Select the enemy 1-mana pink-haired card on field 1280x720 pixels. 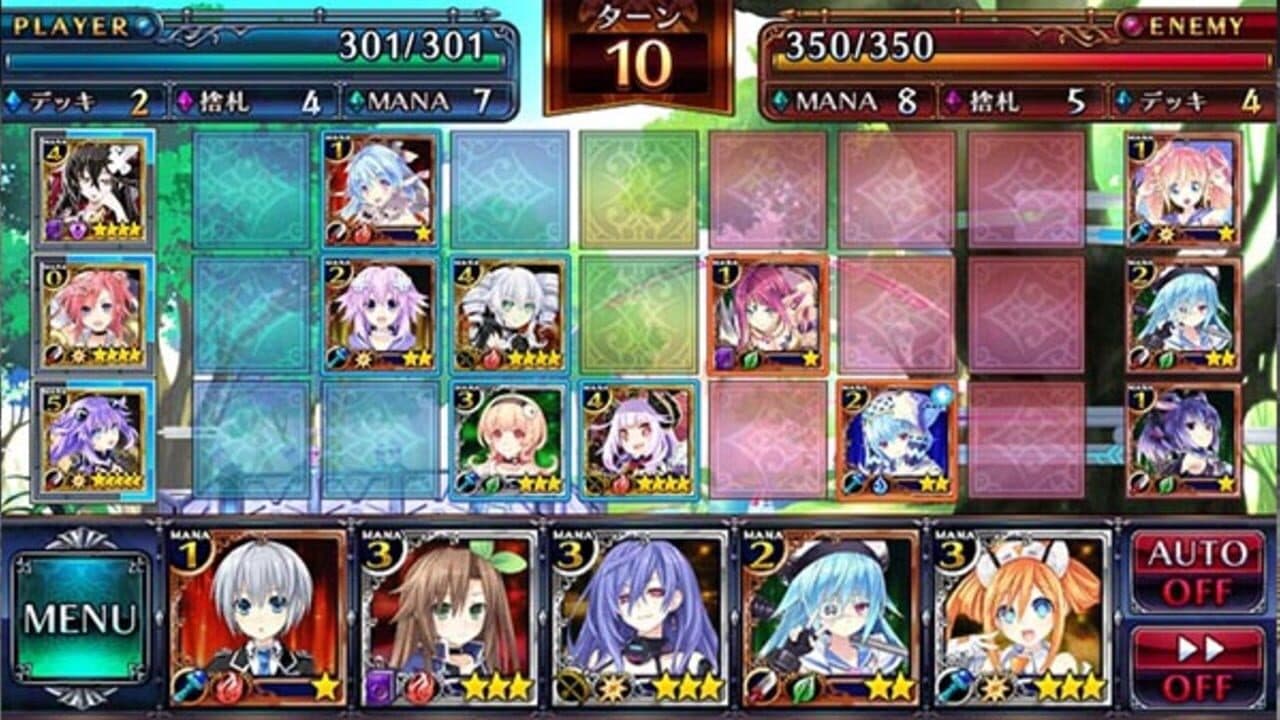point(765,315)
